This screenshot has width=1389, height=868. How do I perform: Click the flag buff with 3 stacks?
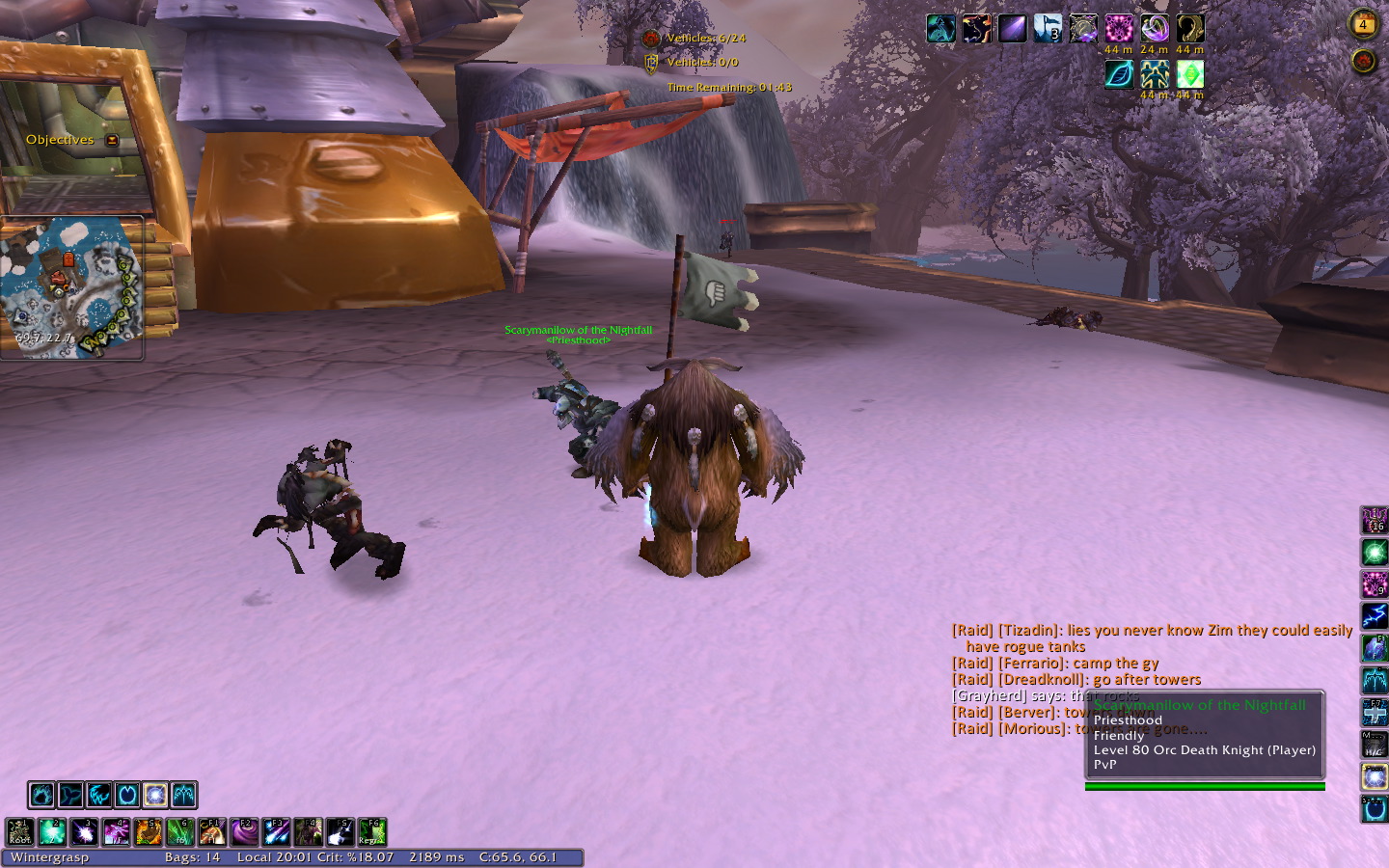point(1048,29)
